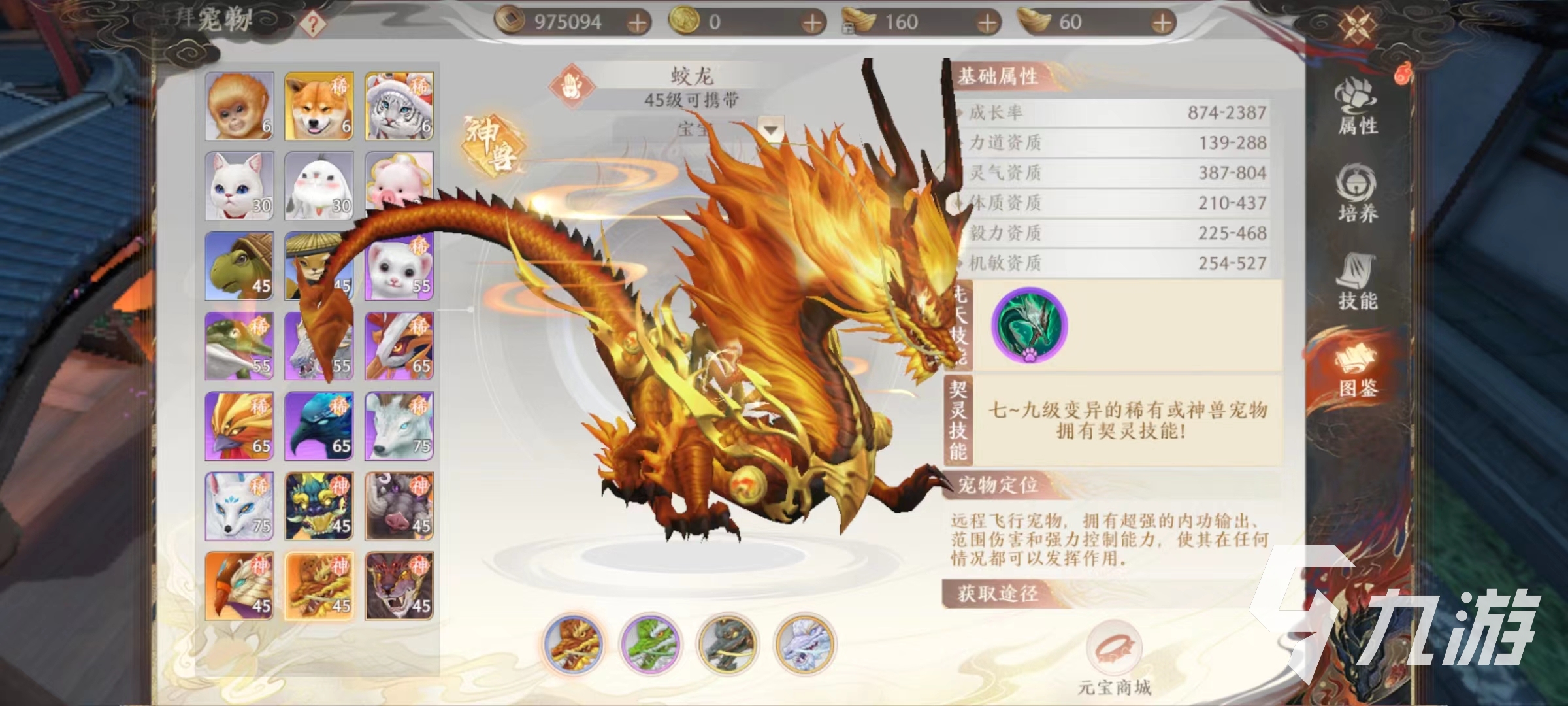Choose the white dragon variant icon
This screenshot has width=1568, height=706.
click(x=804, y=644)
